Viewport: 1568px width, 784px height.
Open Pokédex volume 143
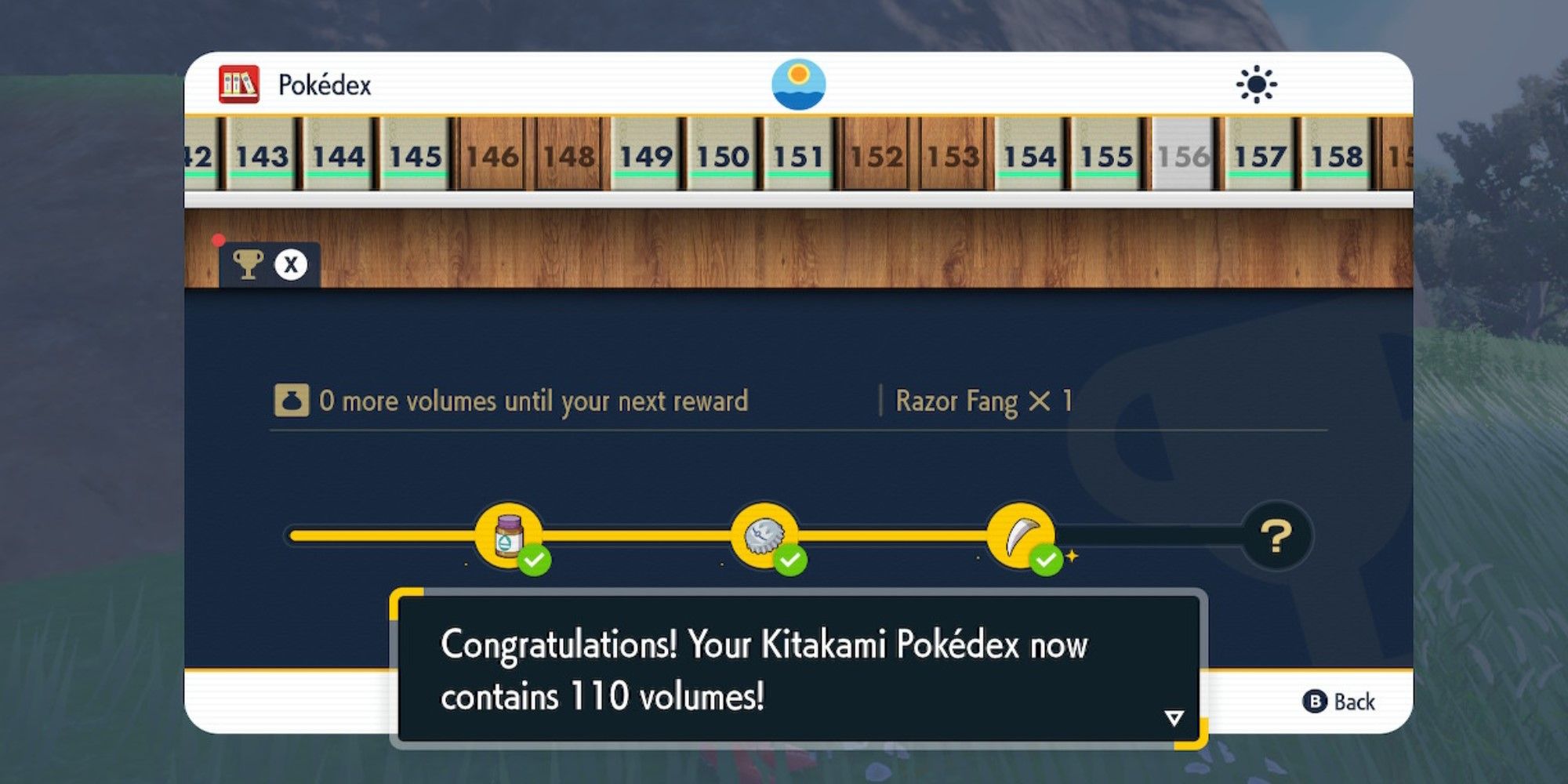[265, 155]
